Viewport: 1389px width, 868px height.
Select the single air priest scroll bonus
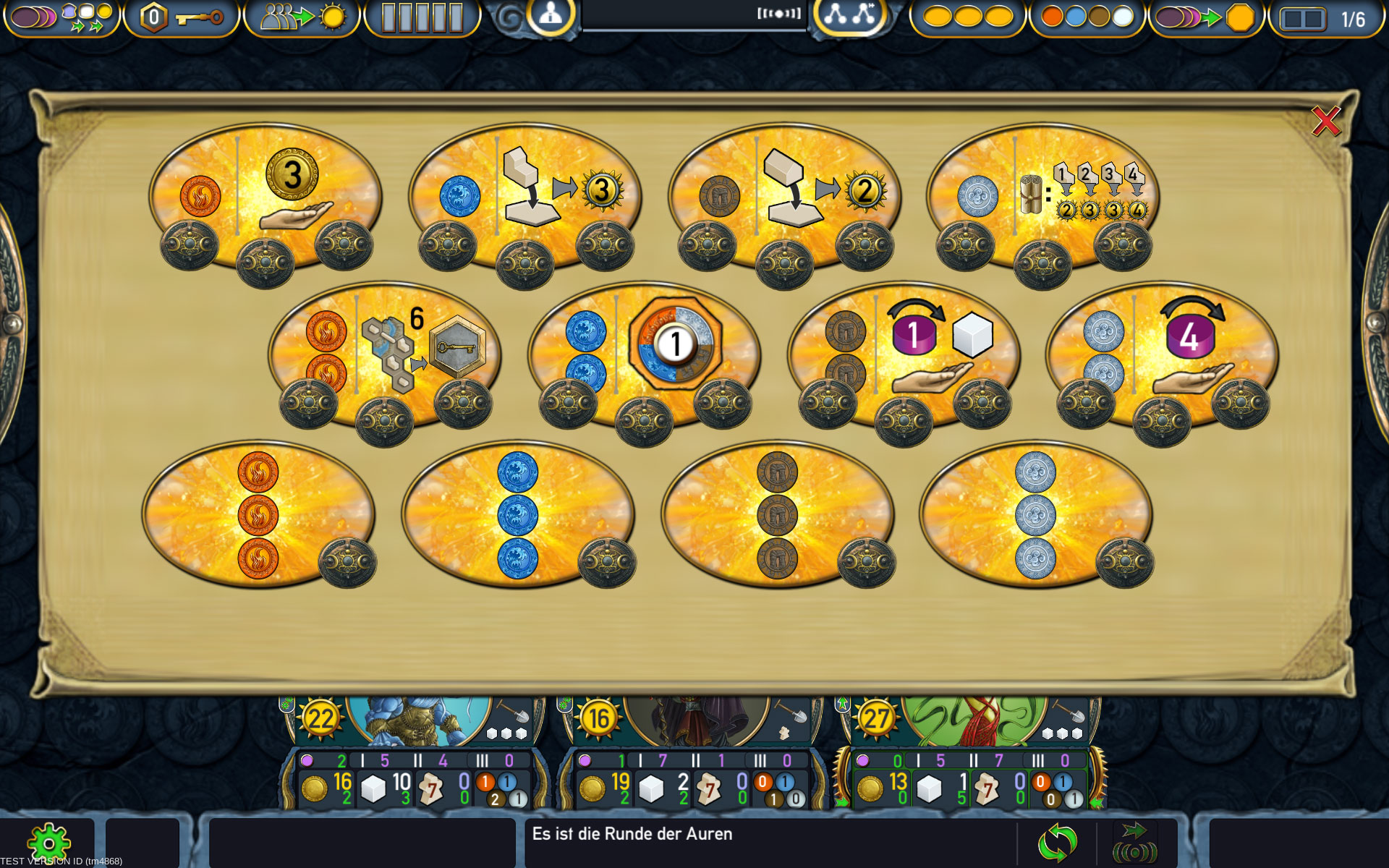[x=1042, y=196]
